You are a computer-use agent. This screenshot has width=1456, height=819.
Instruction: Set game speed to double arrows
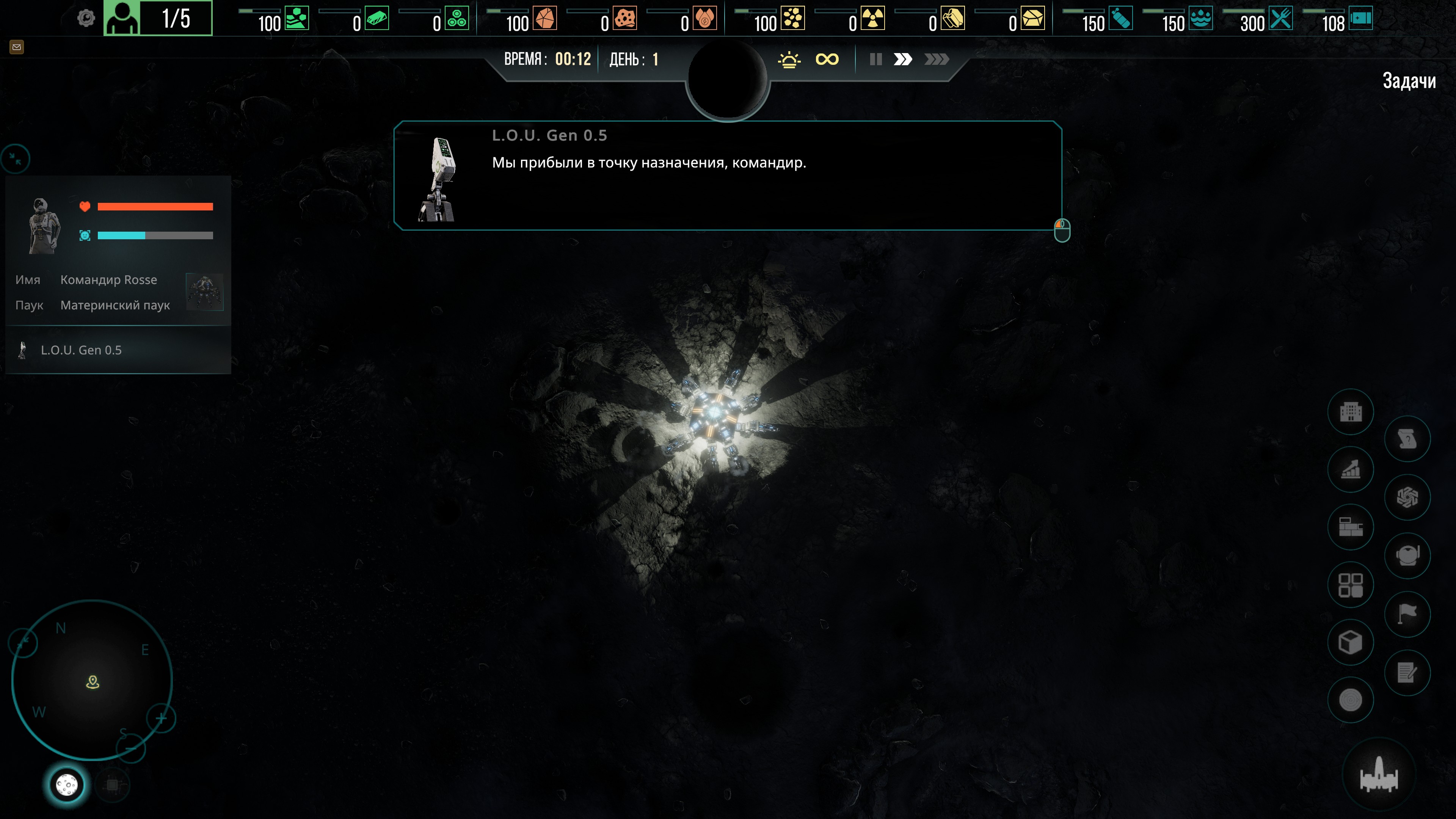903,60
